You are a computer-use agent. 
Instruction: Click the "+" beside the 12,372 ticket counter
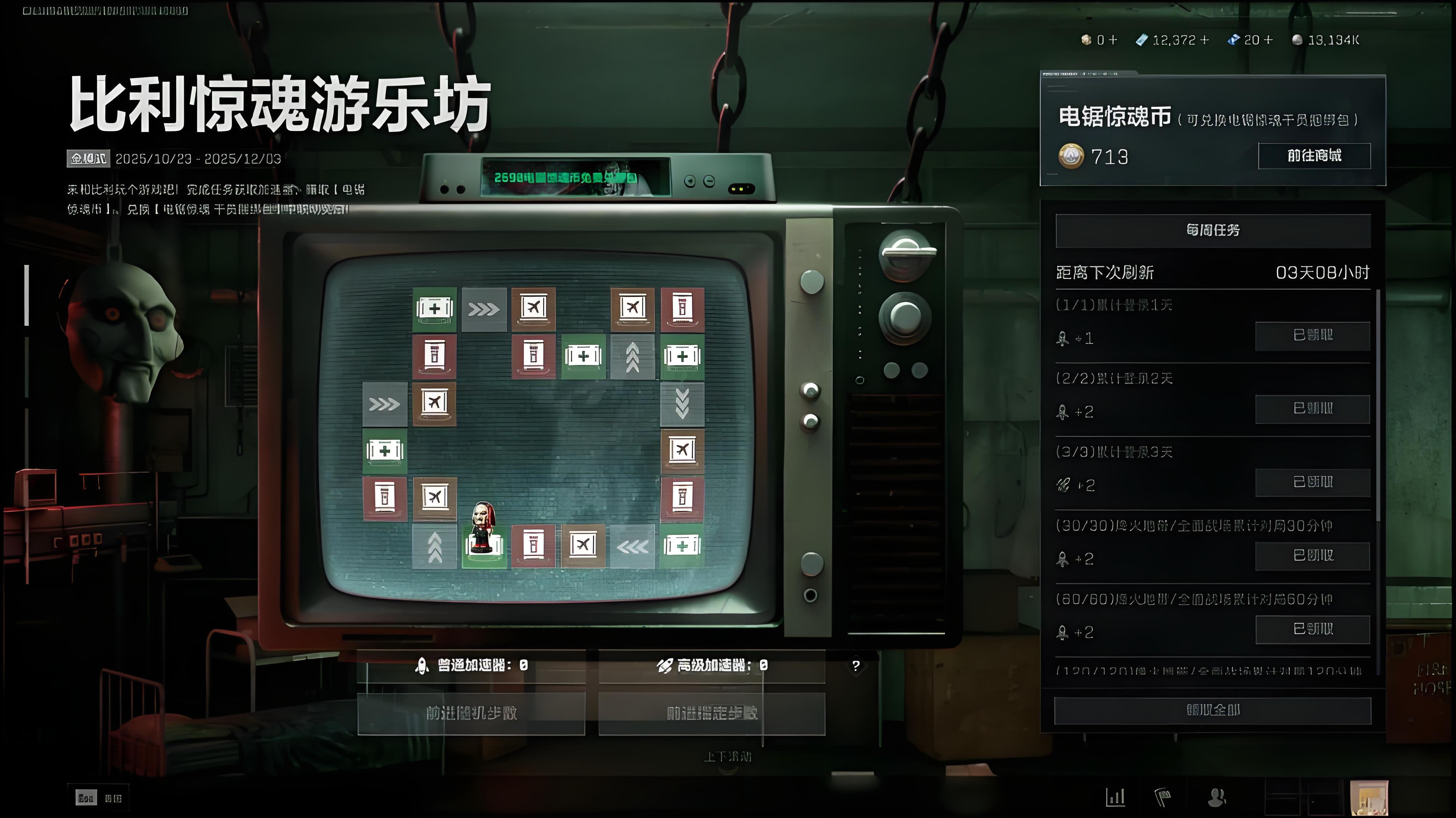(1204, 40)
